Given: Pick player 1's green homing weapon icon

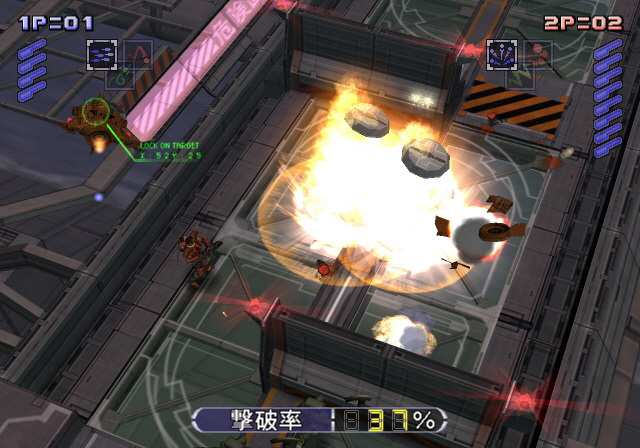Looking at the screenshot, I should (x=119, y=76).
